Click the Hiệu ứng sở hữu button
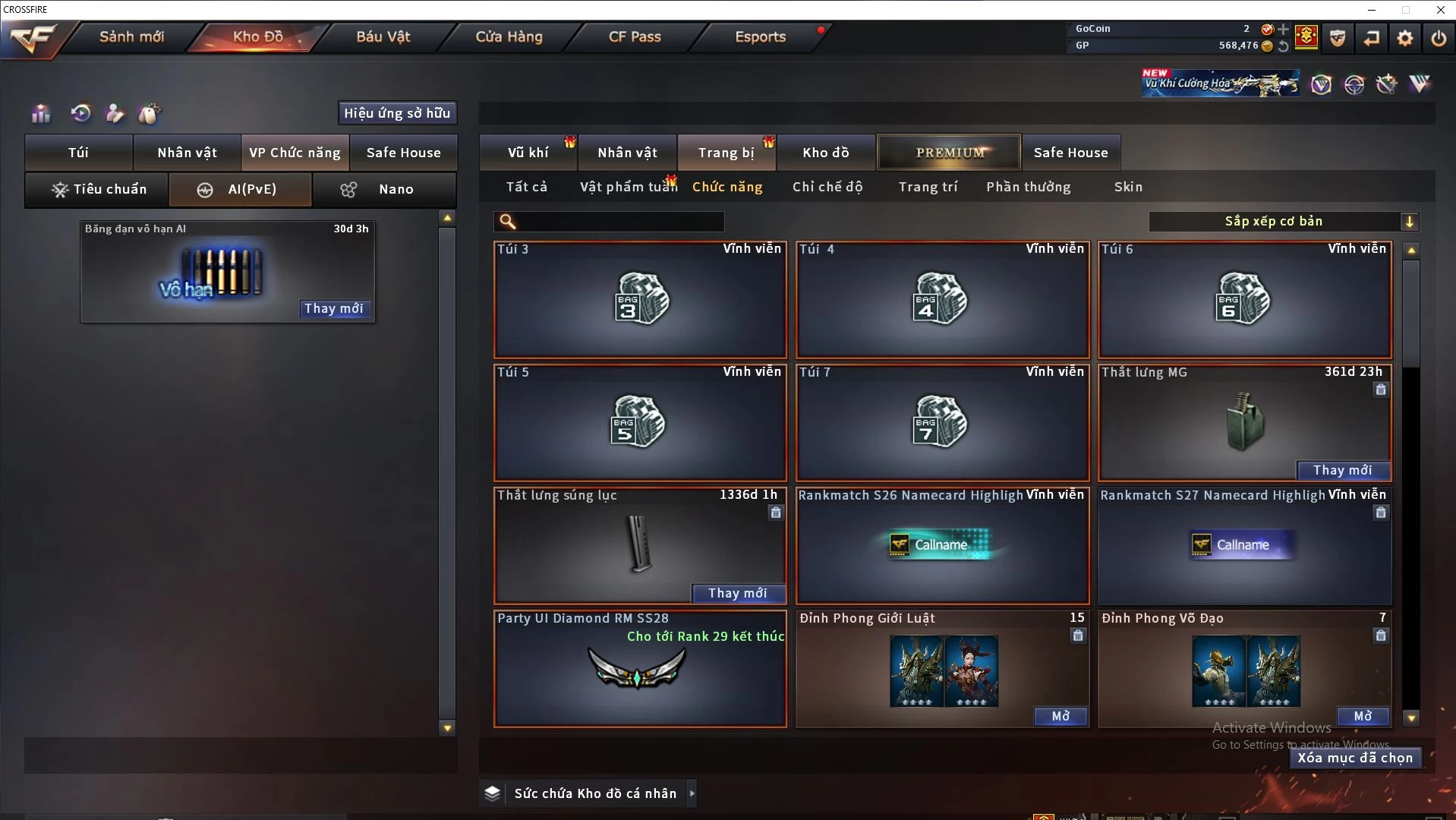1456x820 pixels. 397,113
